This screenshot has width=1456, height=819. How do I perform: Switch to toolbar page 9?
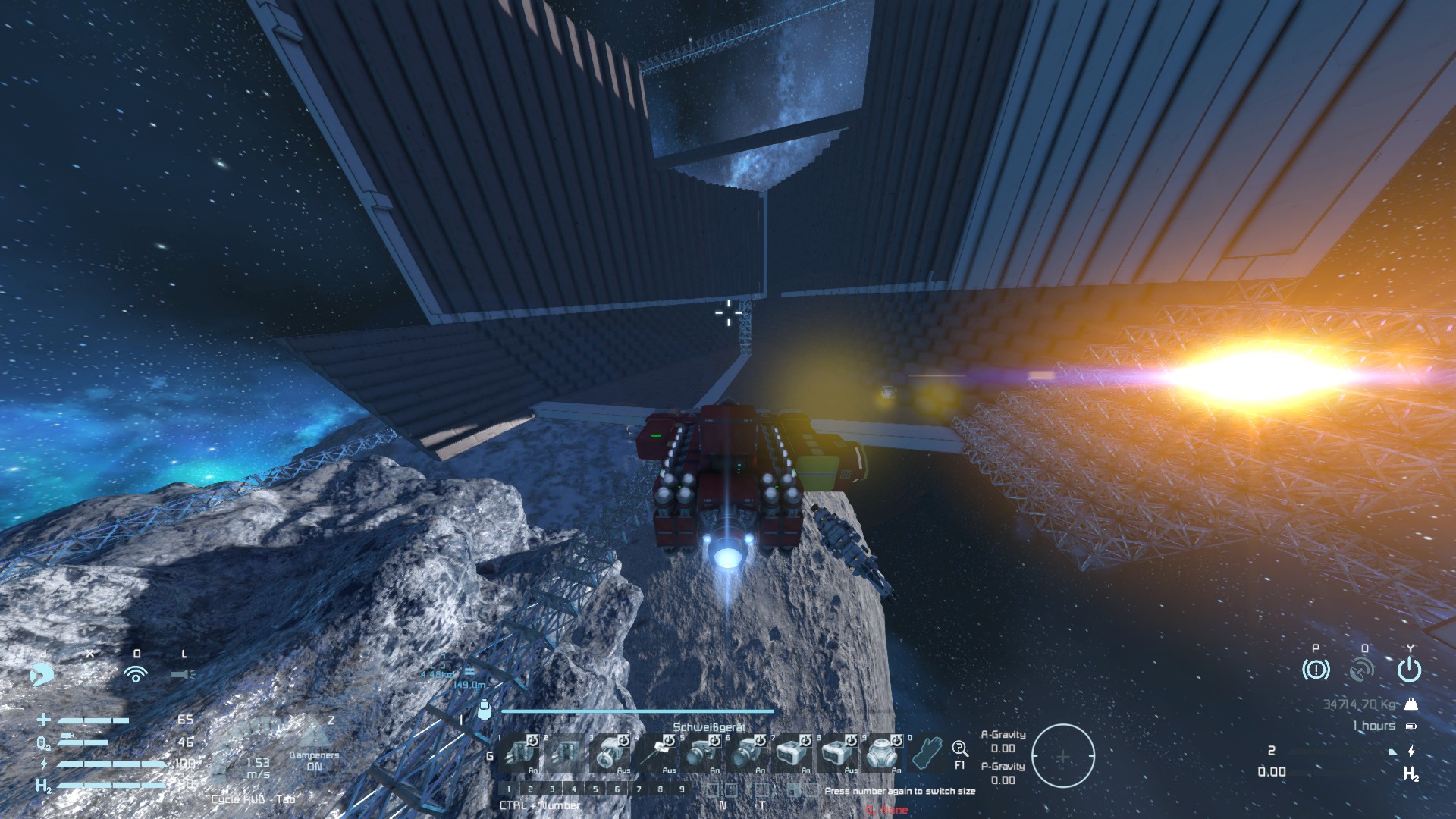coord(682,789)
